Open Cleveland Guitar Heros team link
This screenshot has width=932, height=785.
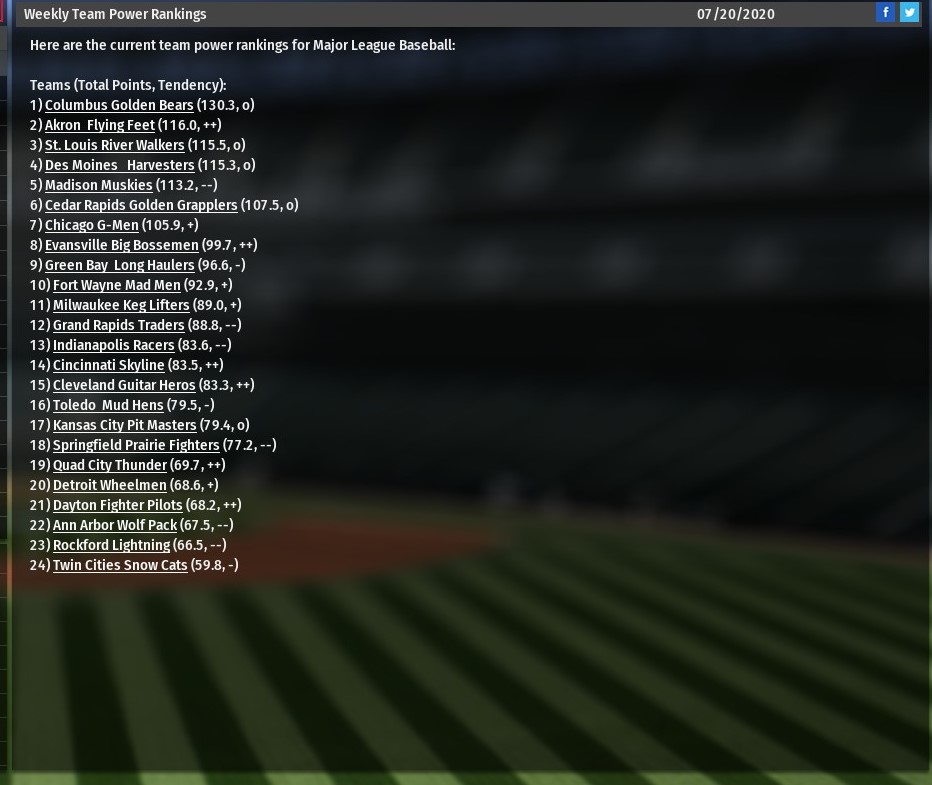point(124,385)
